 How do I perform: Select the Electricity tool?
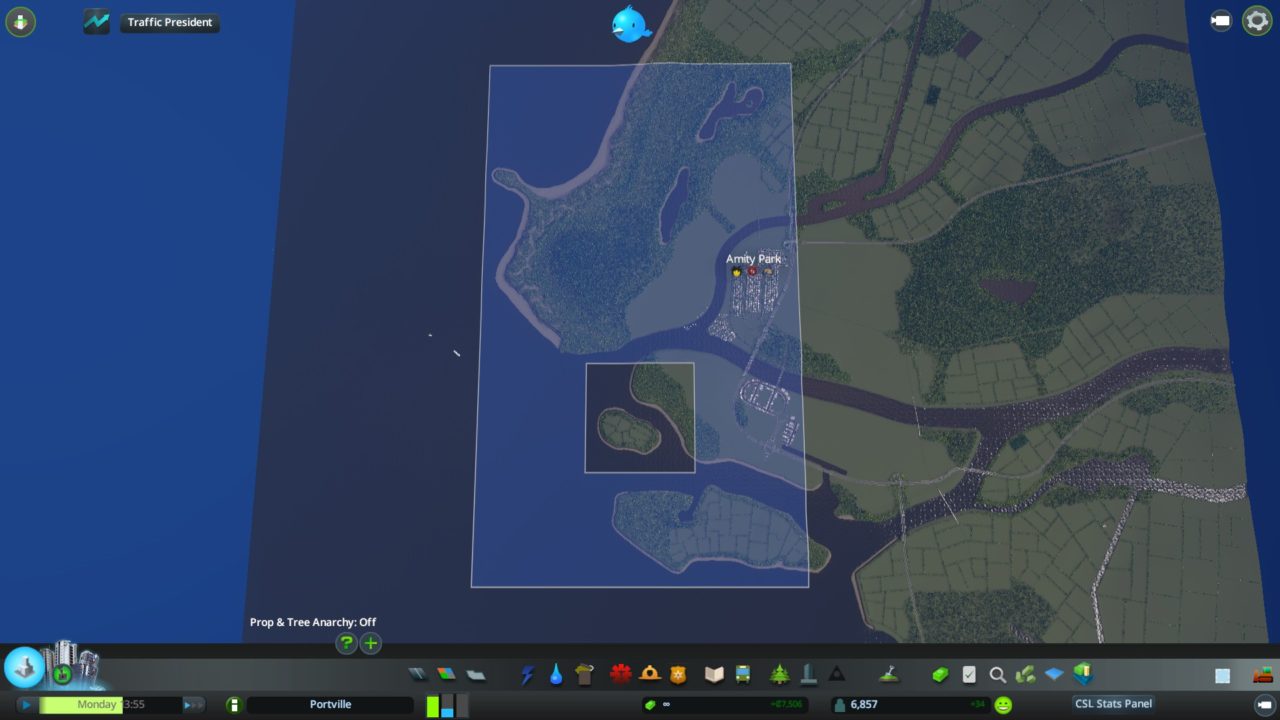click(x=527, y=673)
